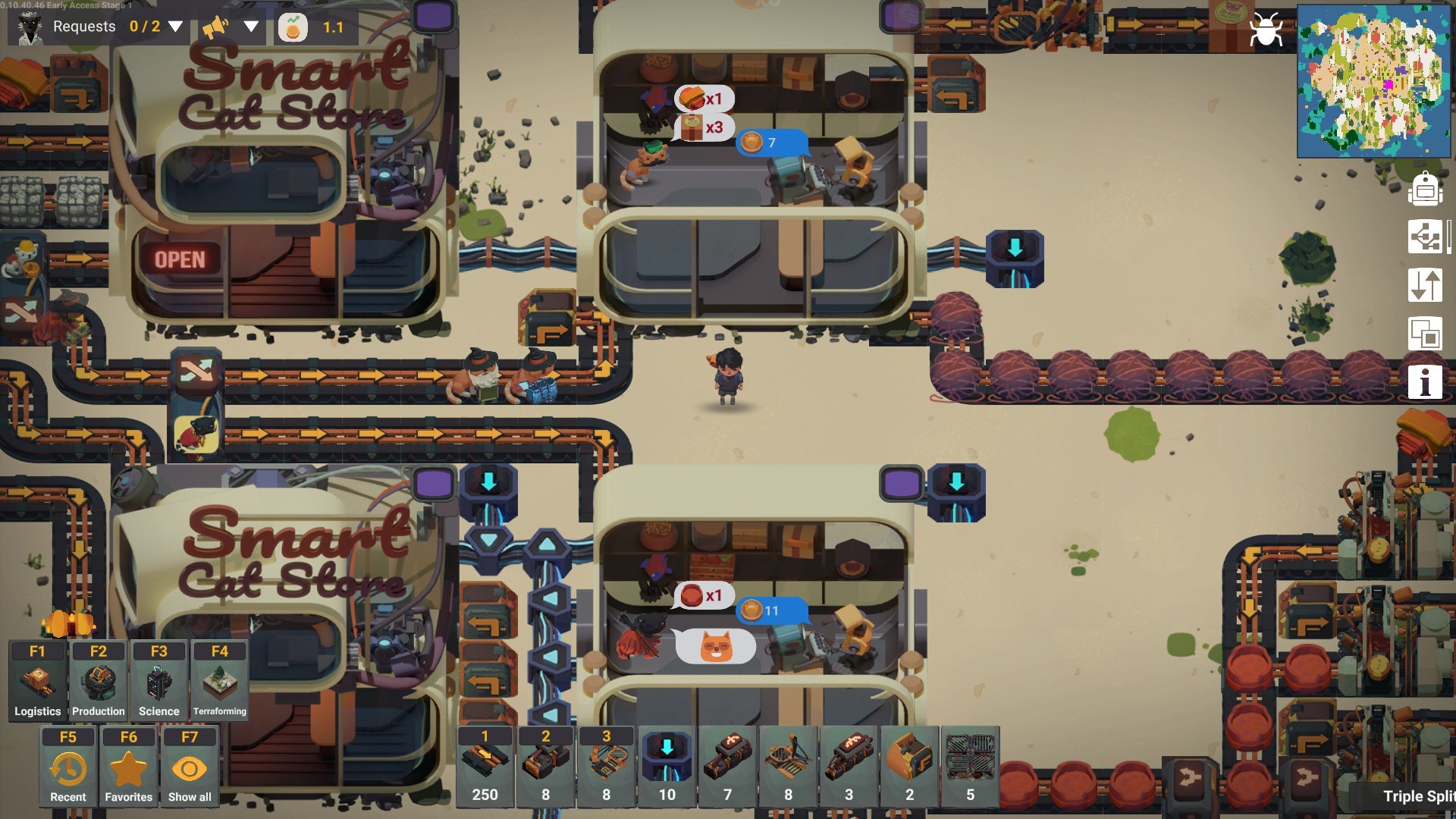Toggle the Show all view
The width and height of the screenshot is (1456, 819).
pos(189,766)
